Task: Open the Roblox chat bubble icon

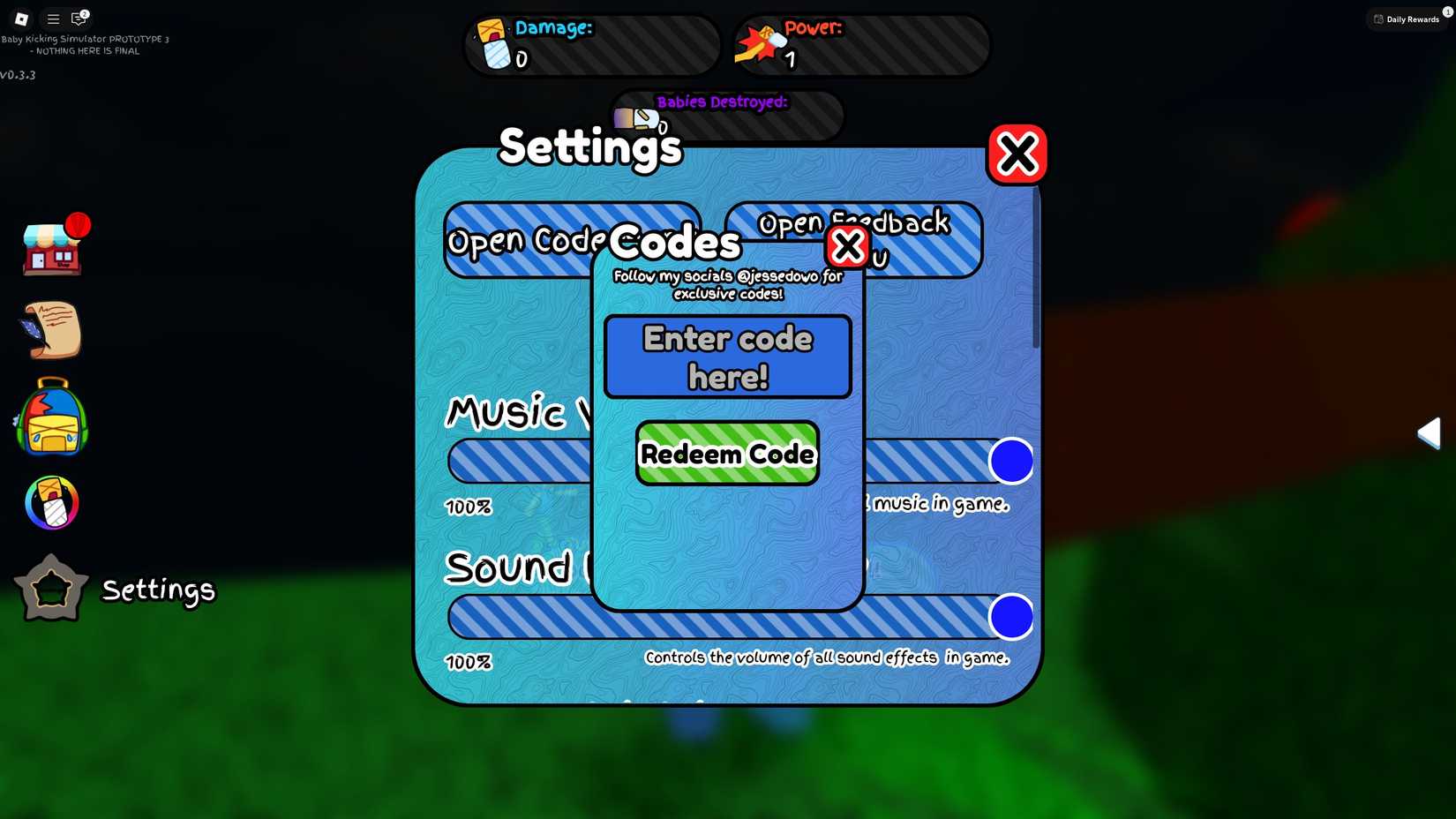Action: tap(79, 19)
